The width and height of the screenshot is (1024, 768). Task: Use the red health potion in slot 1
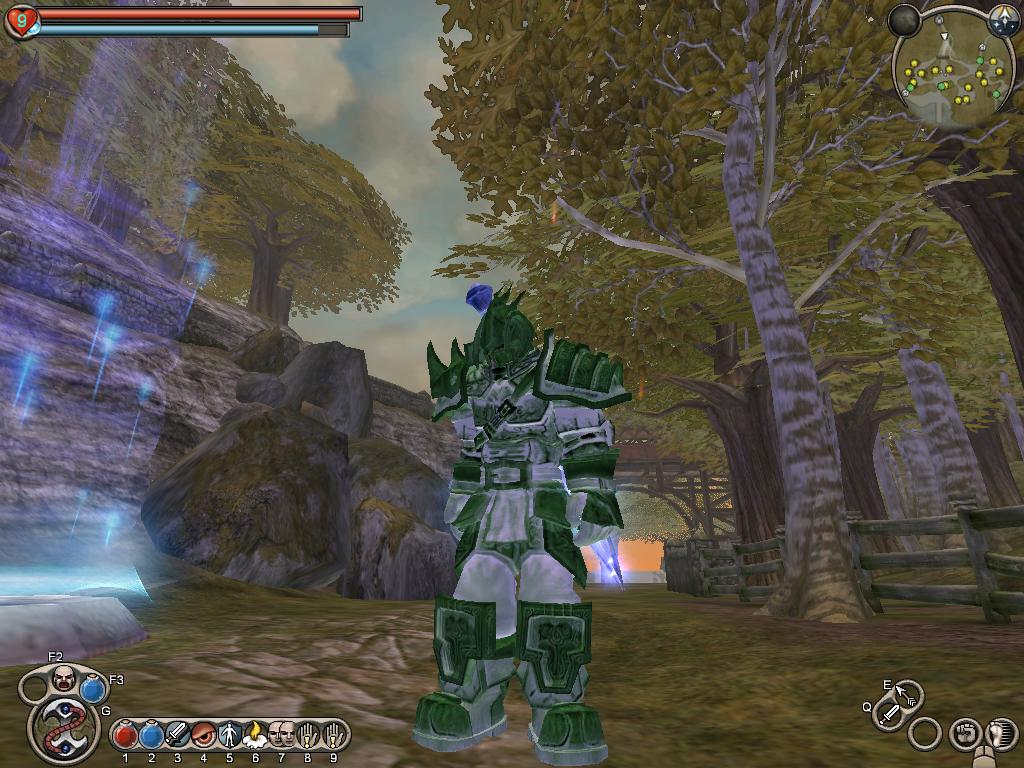125,735
